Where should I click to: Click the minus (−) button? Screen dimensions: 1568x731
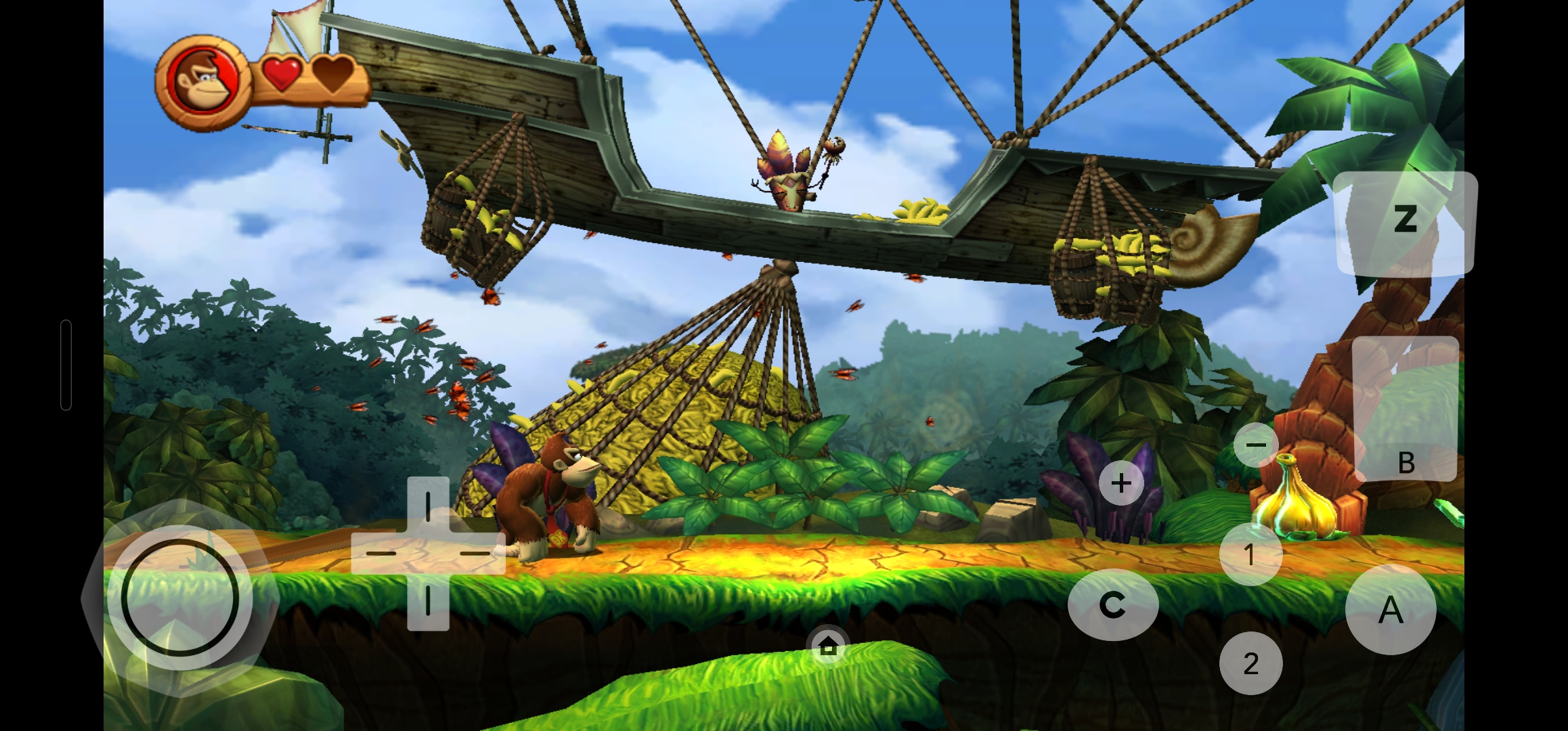coord(1256,445)
